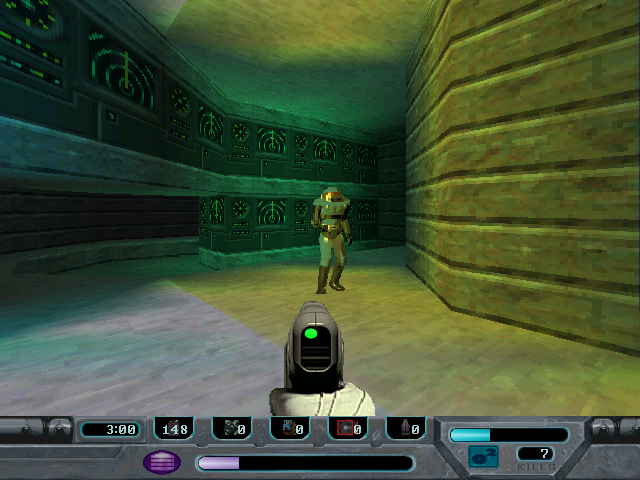Pick the blue and orange ammo slot
Viewport: 640px width, 480px height.
click(290, 429)
